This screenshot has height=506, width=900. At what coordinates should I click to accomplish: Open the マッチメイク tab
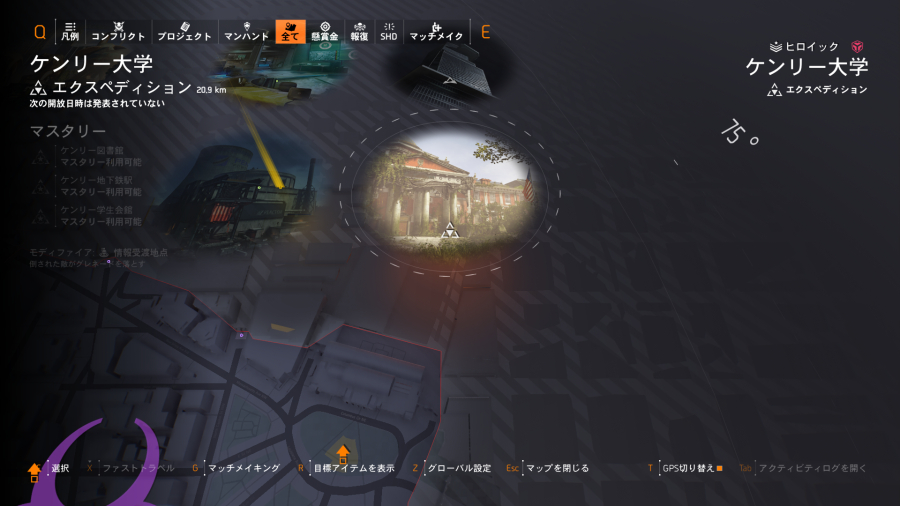click(436, 31)
